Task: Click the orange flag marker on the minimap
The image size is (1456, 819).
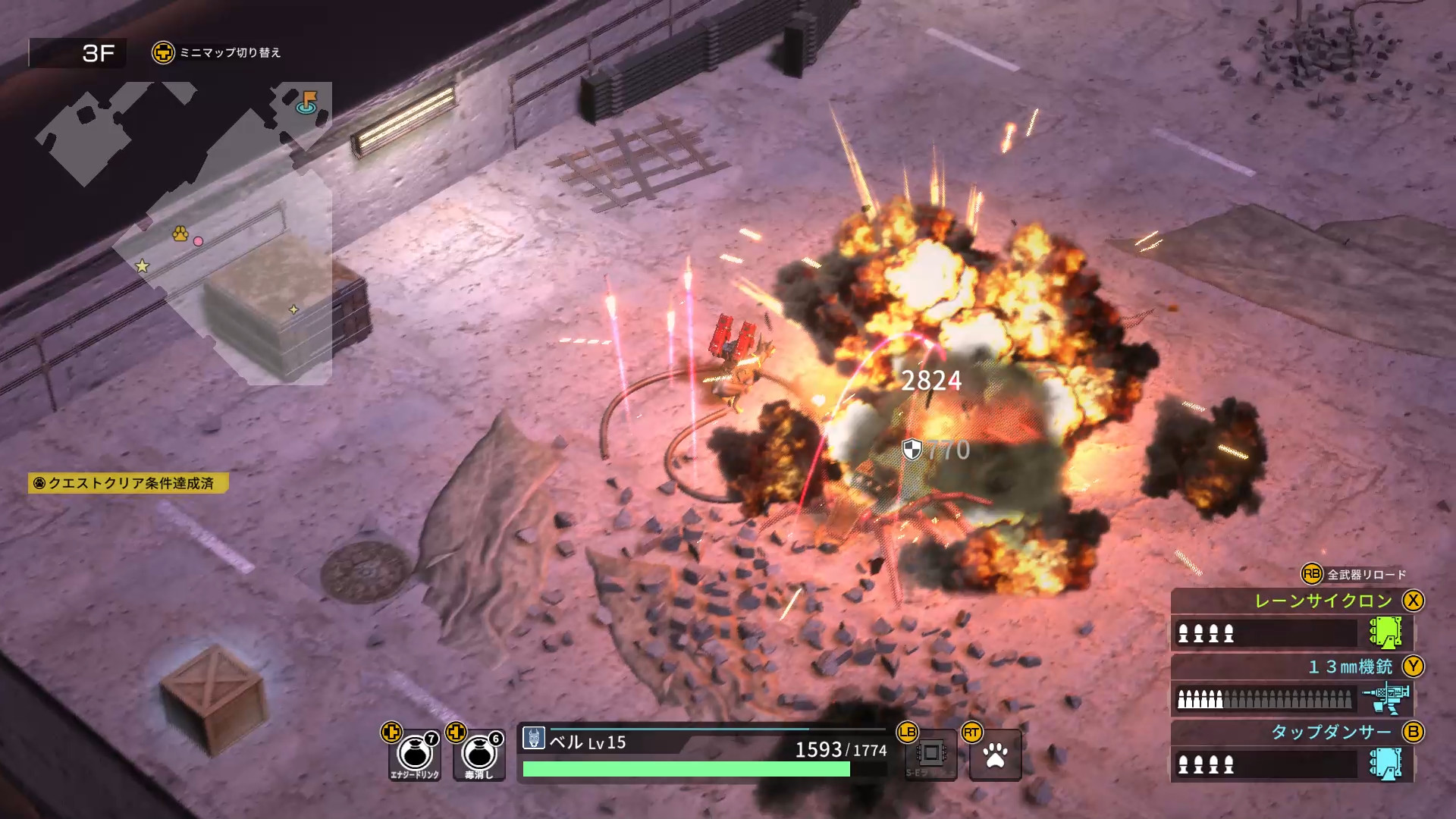Action: click(x=310, y=99)
